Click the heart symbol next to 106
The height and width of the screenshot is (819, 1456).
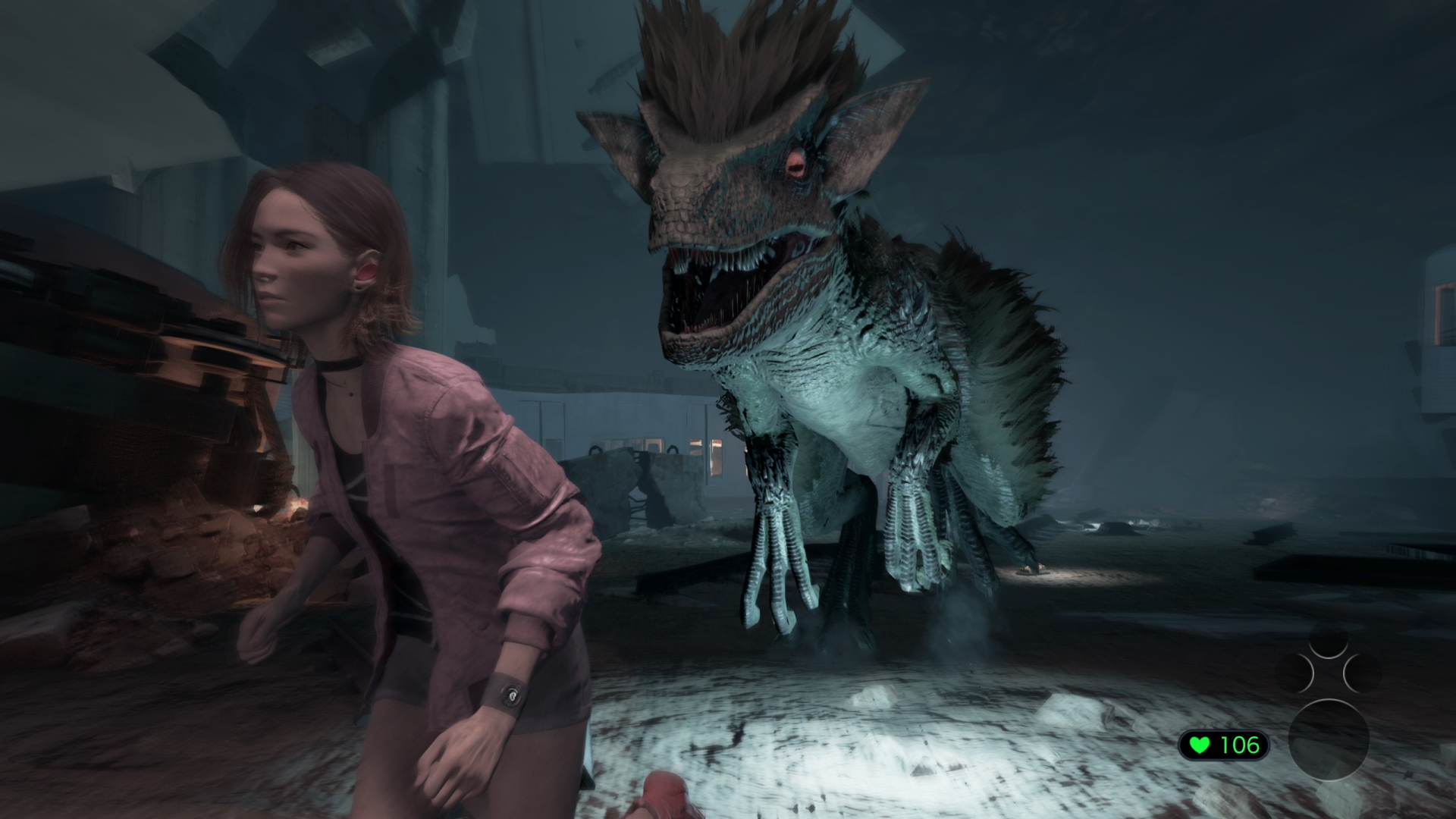1200,745
